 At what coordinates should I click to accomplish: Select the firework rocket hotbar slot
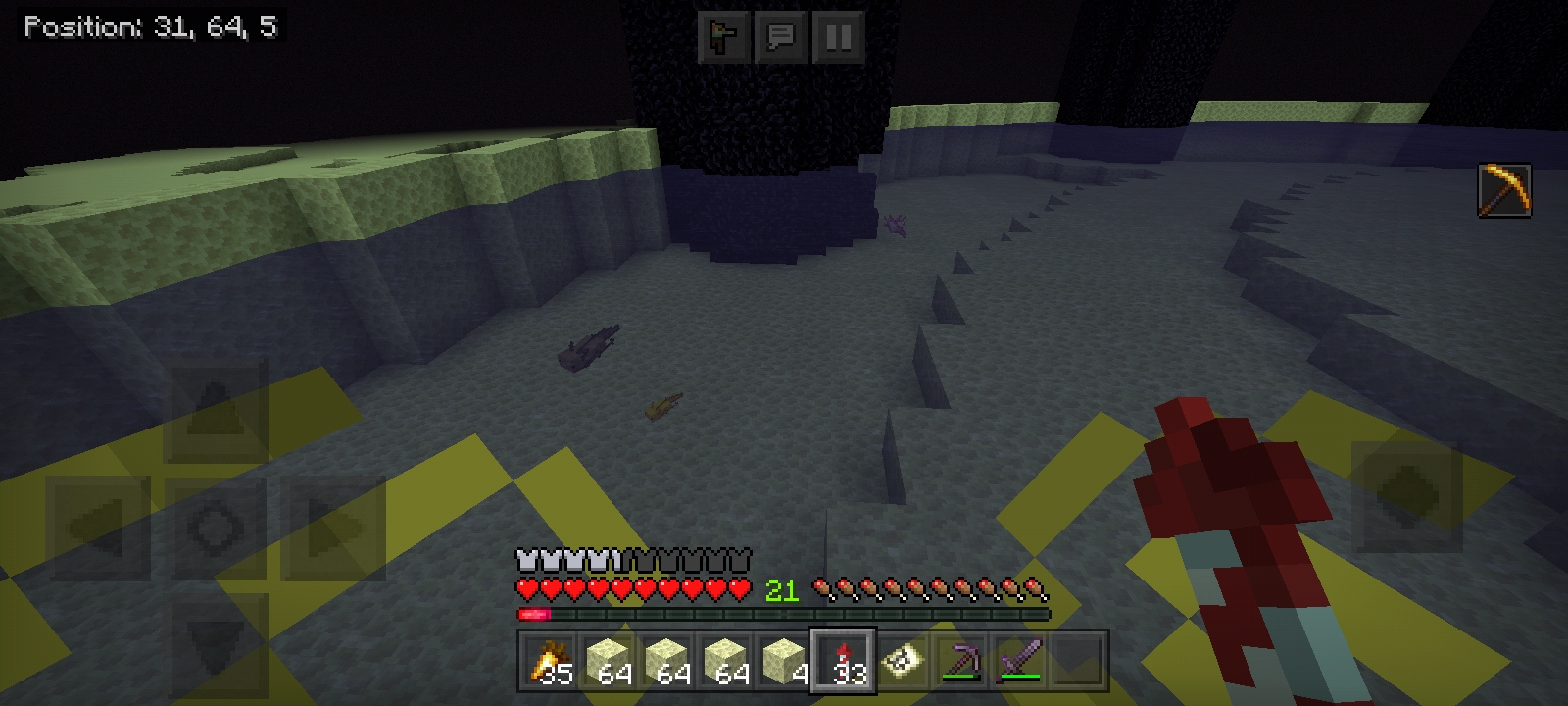coord(843,662)
